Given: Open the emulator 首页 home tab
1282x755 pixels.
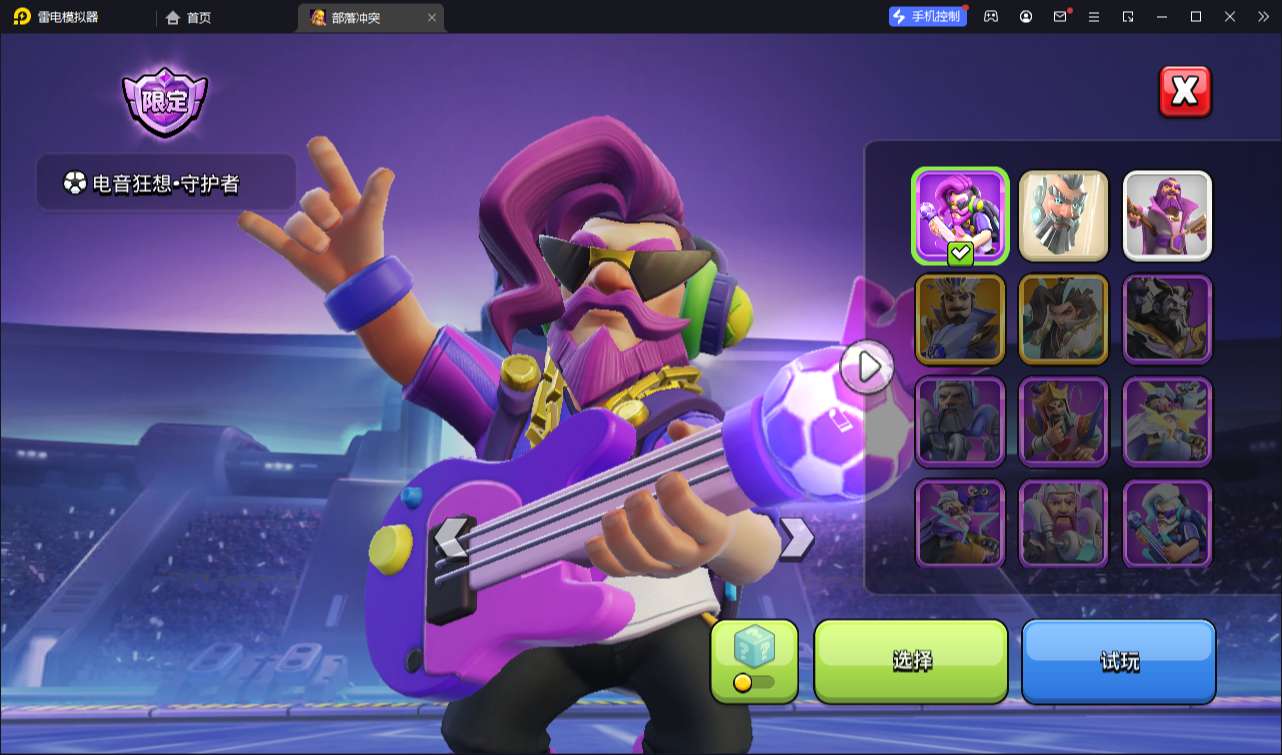Looking at the screenshot, I should [189, 17].
